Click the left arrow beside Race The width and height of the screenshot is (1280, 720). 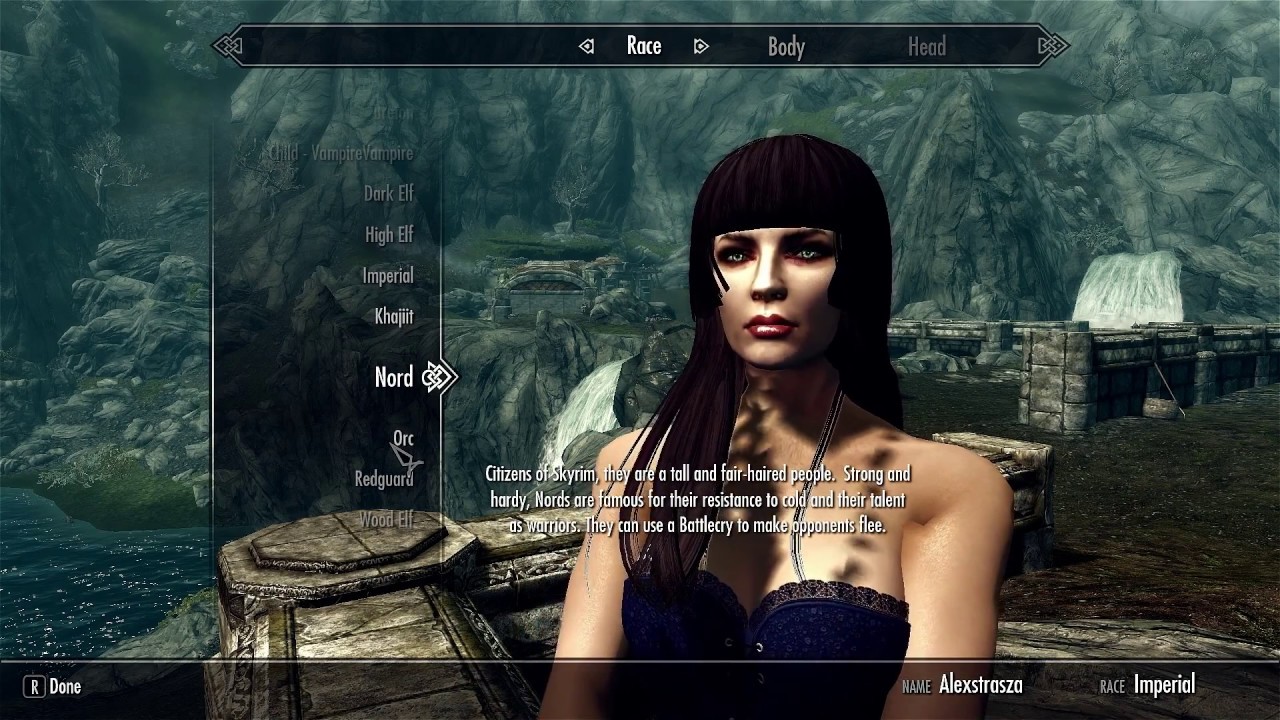587,47
